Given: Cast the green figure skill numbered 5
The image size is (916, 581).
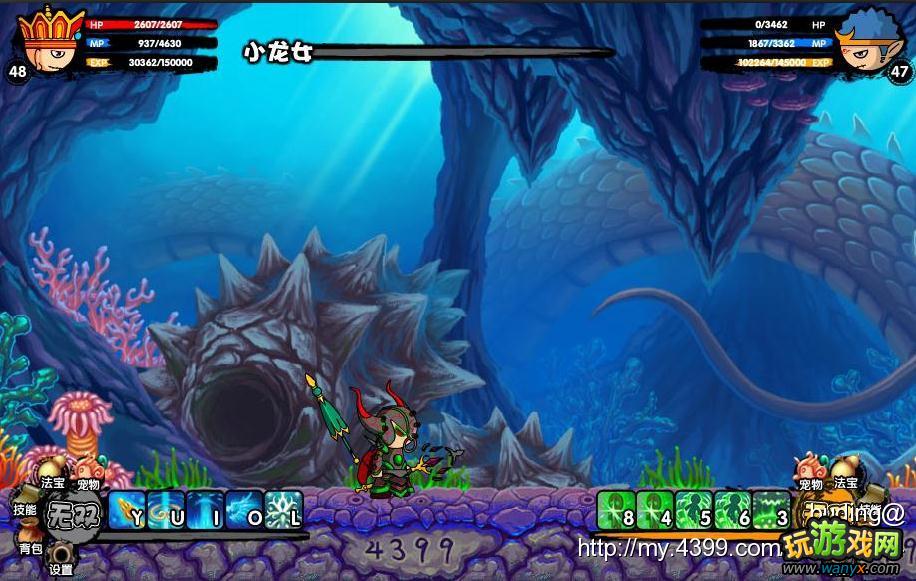Looking at the screenshot, I should pyautogui.click(x=694, y=510).
